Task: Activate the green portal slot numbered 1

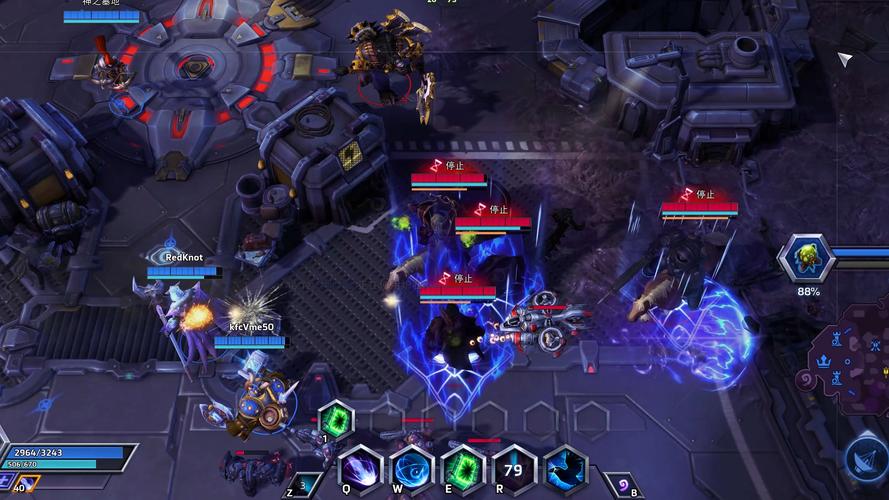Action: click(x=336, y=420)
